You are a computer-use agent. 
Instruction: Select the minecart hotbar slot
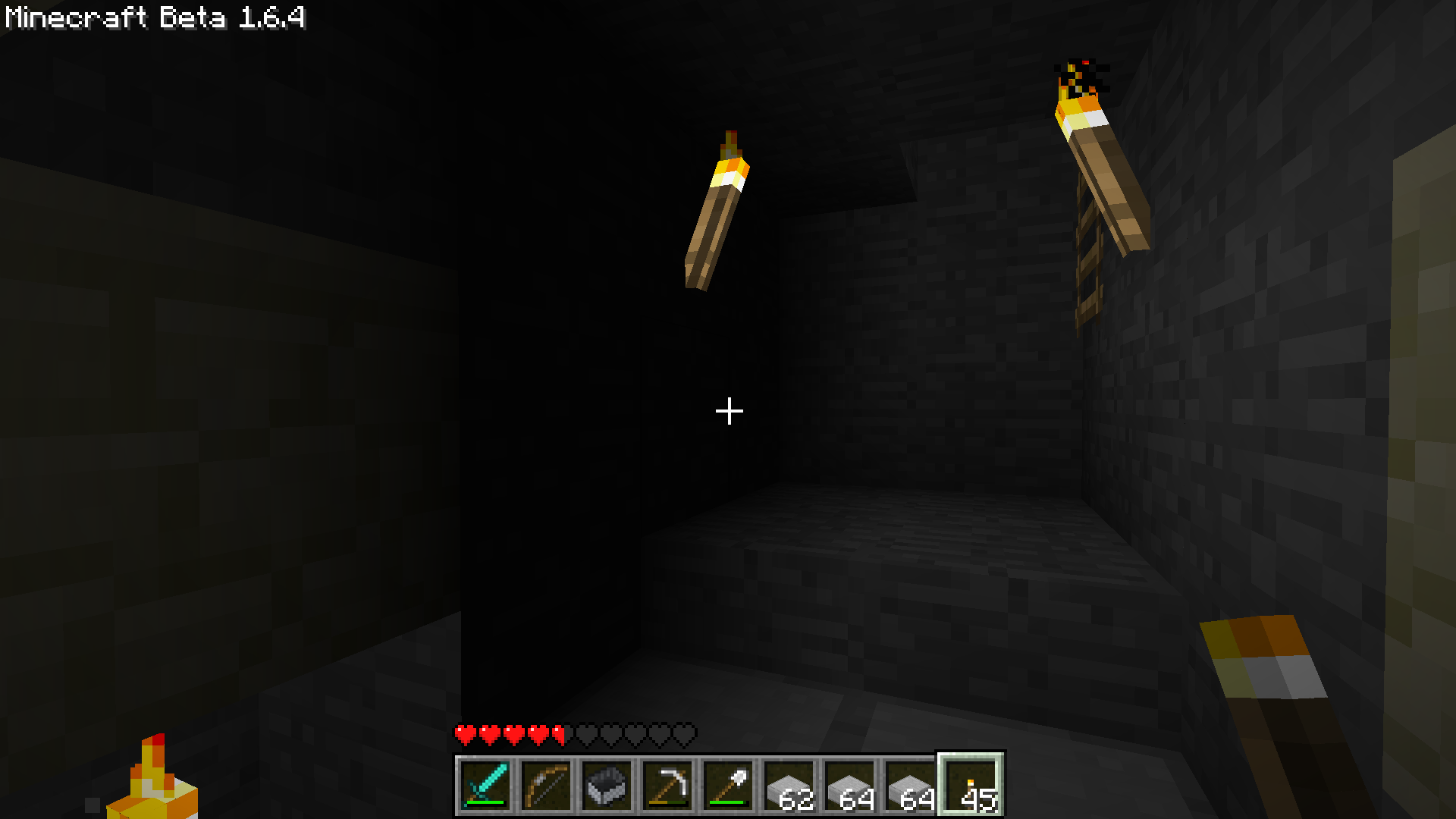607,785
